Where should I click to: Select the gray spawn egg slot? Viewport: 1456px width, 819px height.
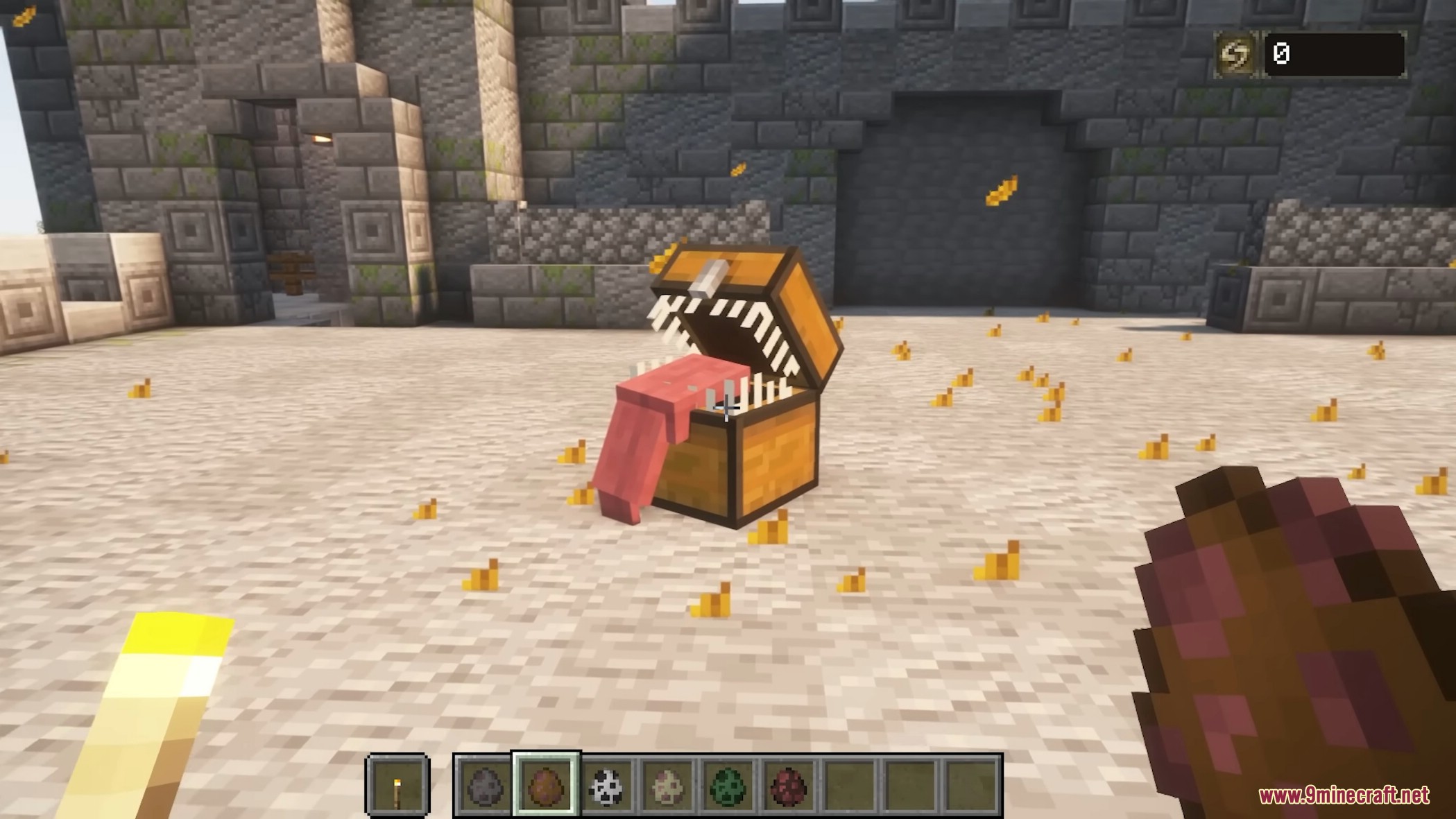pyautogui.click(x=485, y=786)
